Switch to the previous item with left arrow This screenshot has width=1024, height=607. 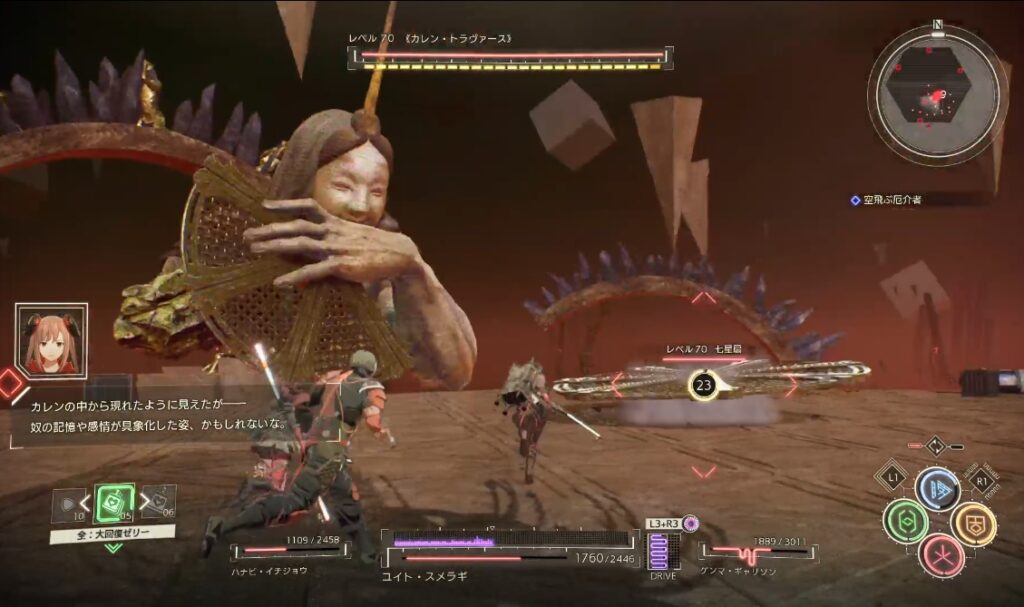click(84, 501)
